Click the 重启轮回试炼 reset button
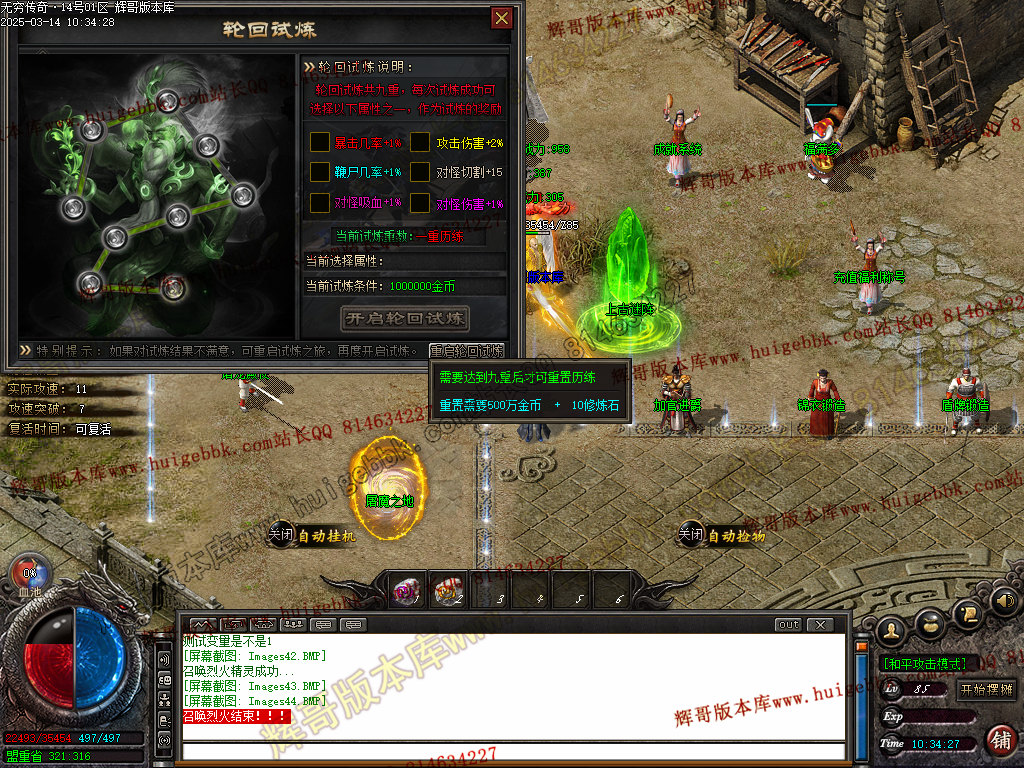This screenshot has width=1024, height=768. [467, 351]
